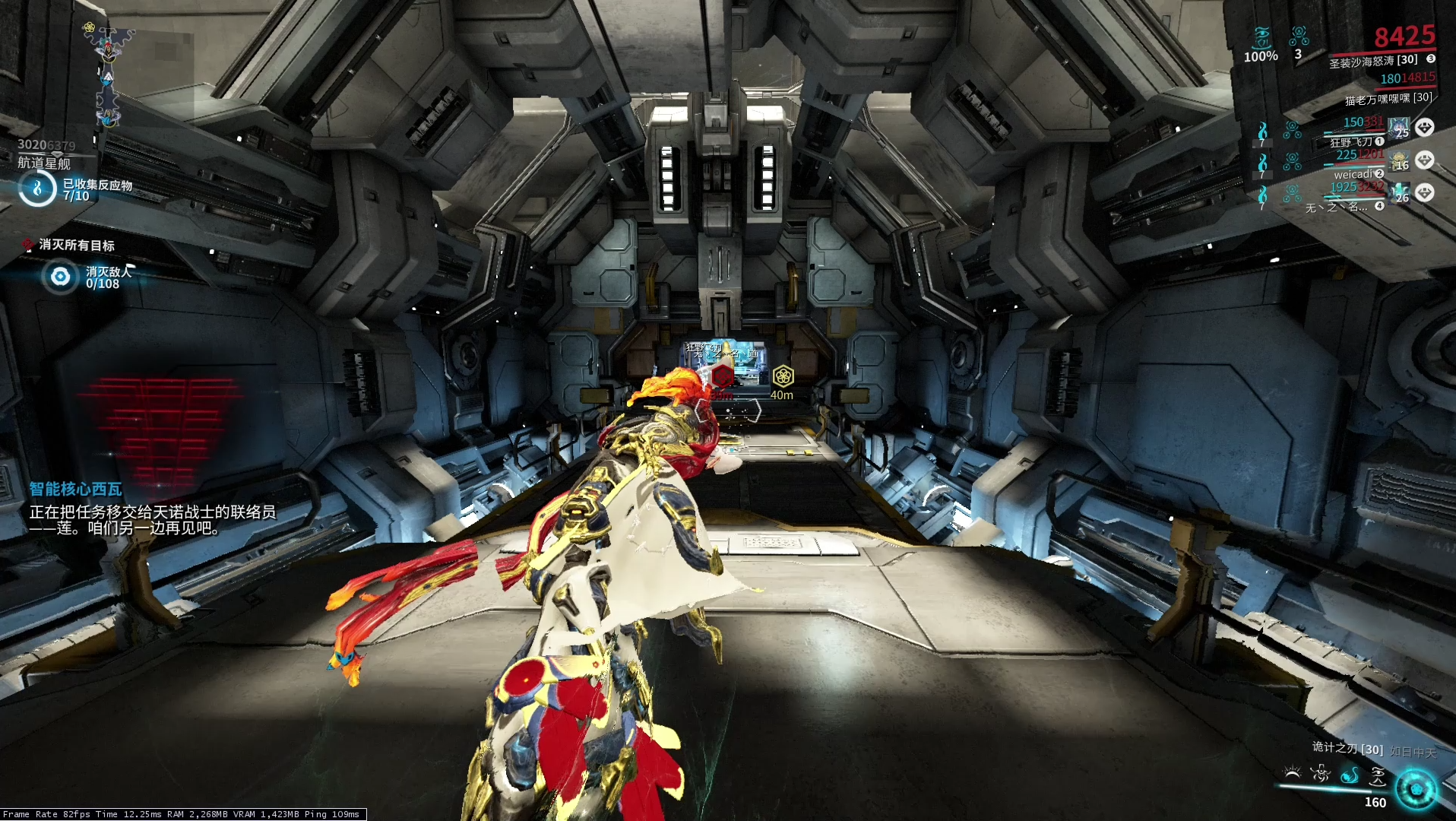
Task: Click the yellow 40m objective waypoint marker
Action: (783, 376)
